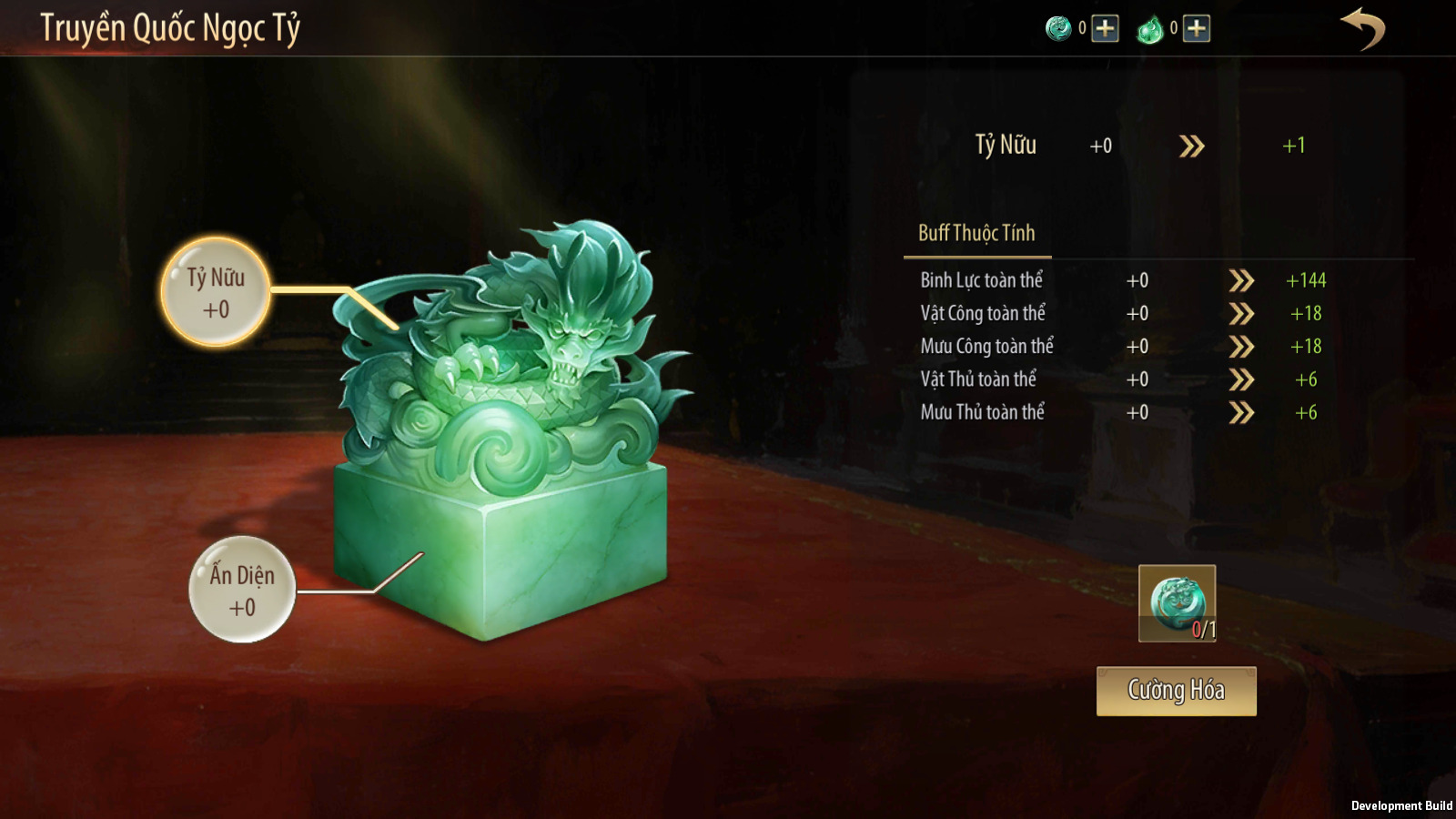Click the Cường Hóa upgrade button
Image resolution: width=1456 pixels, height=819 pixels.
click(x=1176, y=691)
